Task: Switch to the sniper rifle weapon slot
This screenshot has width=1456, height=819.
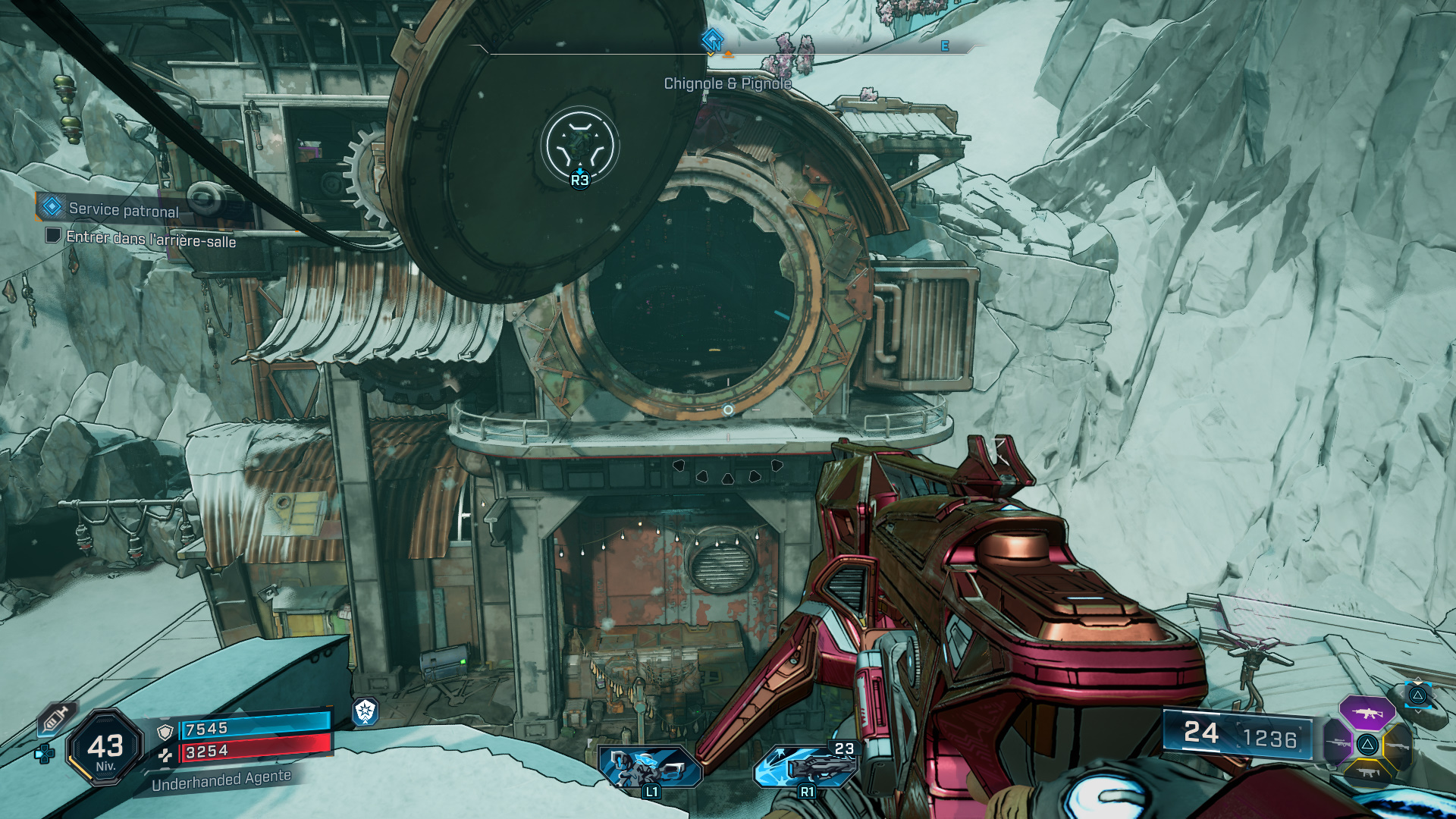Action: [1338, 743]
